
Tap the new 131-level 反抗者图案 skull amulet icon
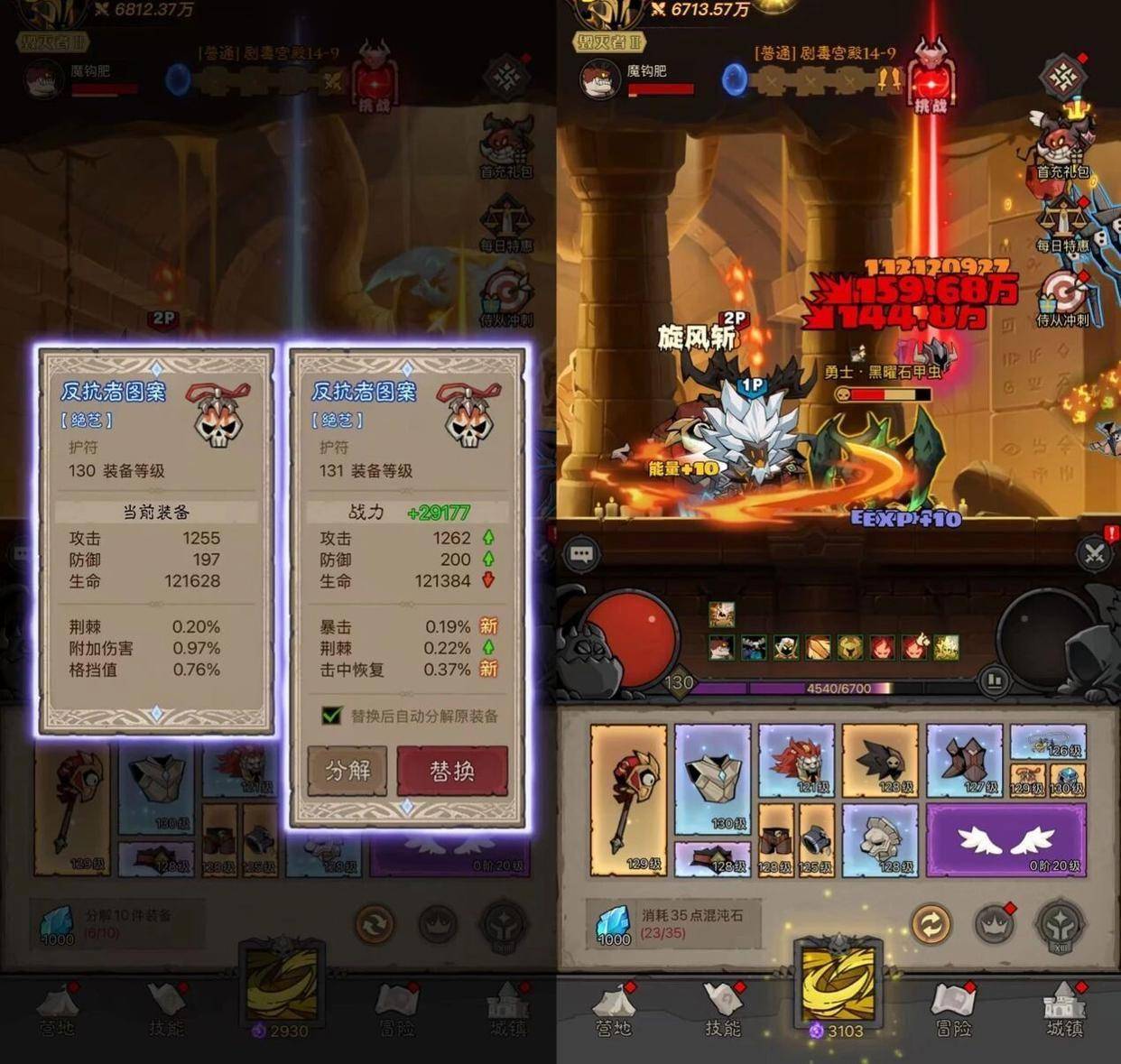tap(469, 414)
